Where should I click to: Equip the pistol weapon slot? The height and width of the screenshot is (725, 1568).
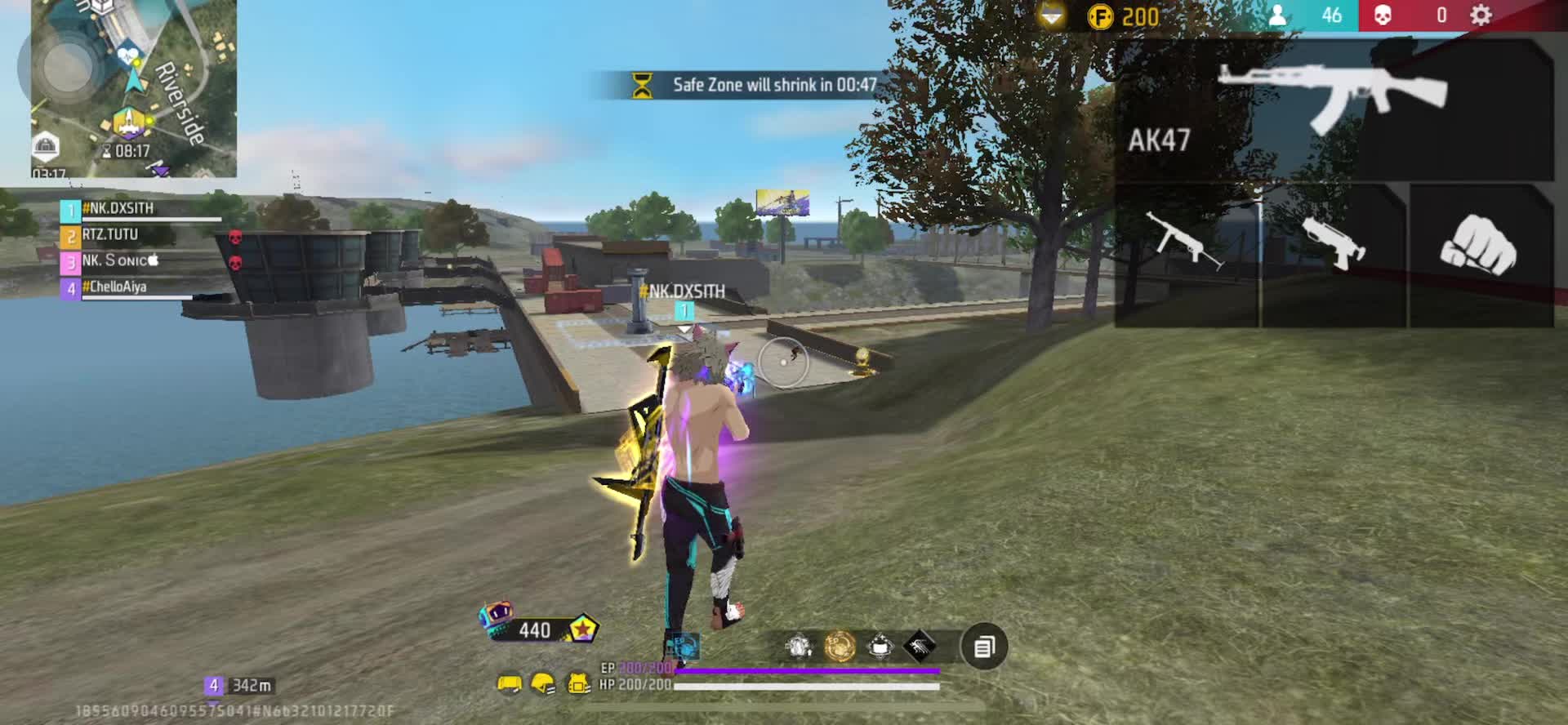1333,242
